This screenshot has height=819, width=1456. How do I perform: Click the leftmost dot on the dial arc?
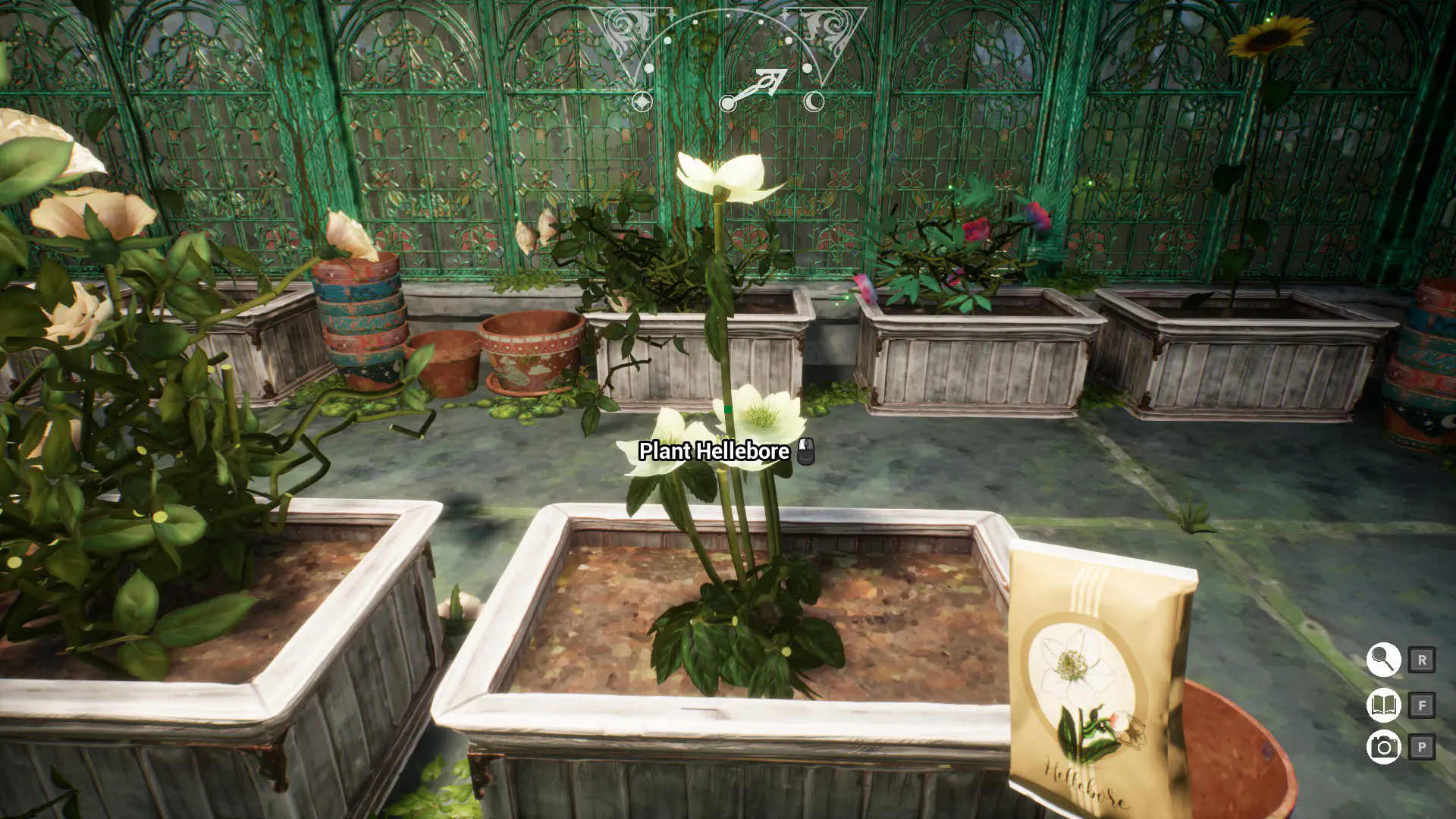pos(649,69)
